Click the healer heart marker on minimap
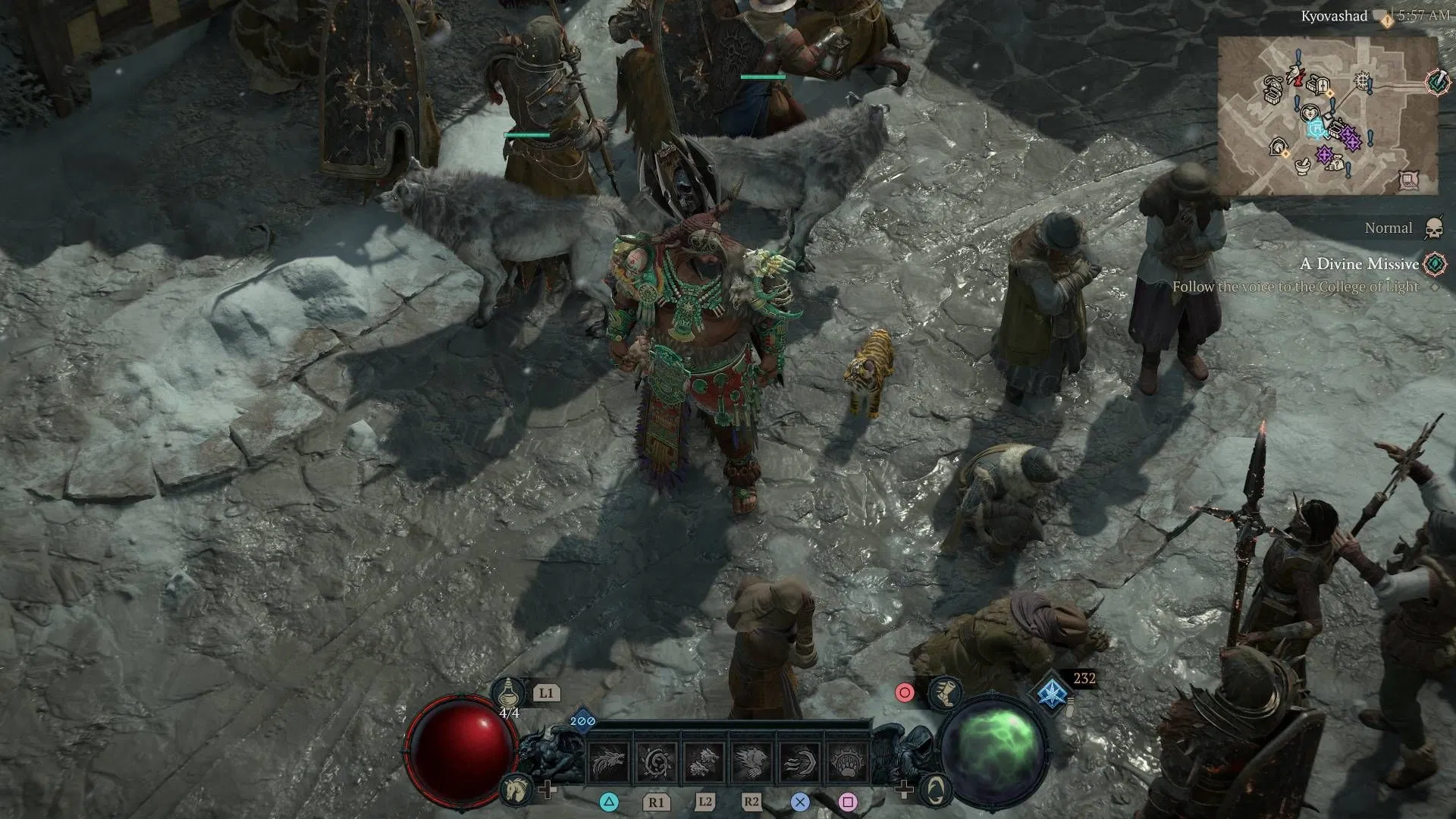 point(1310,114)
